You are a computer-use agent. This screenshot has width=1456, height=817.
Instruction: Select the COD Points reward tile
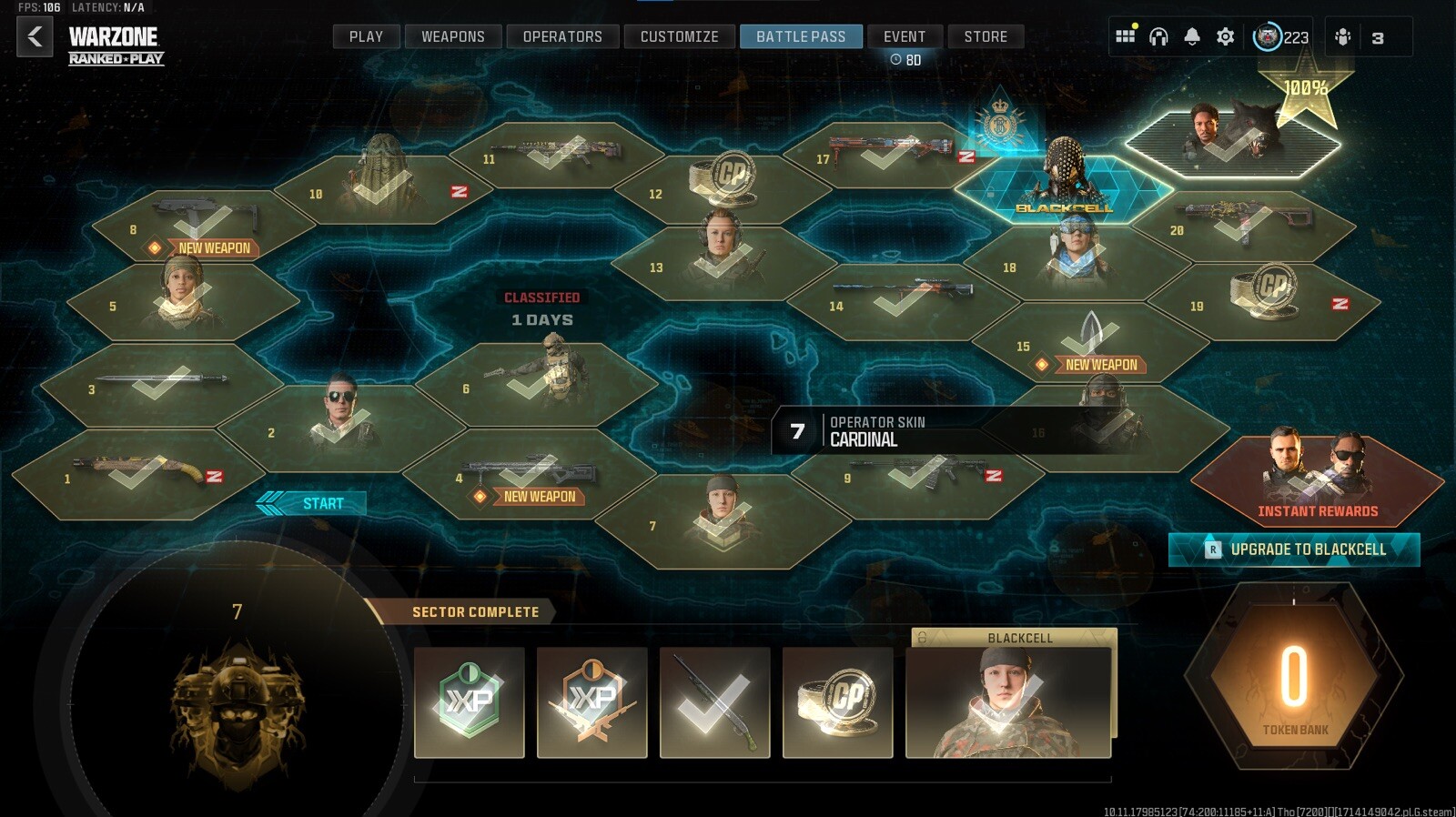[837, 702]
